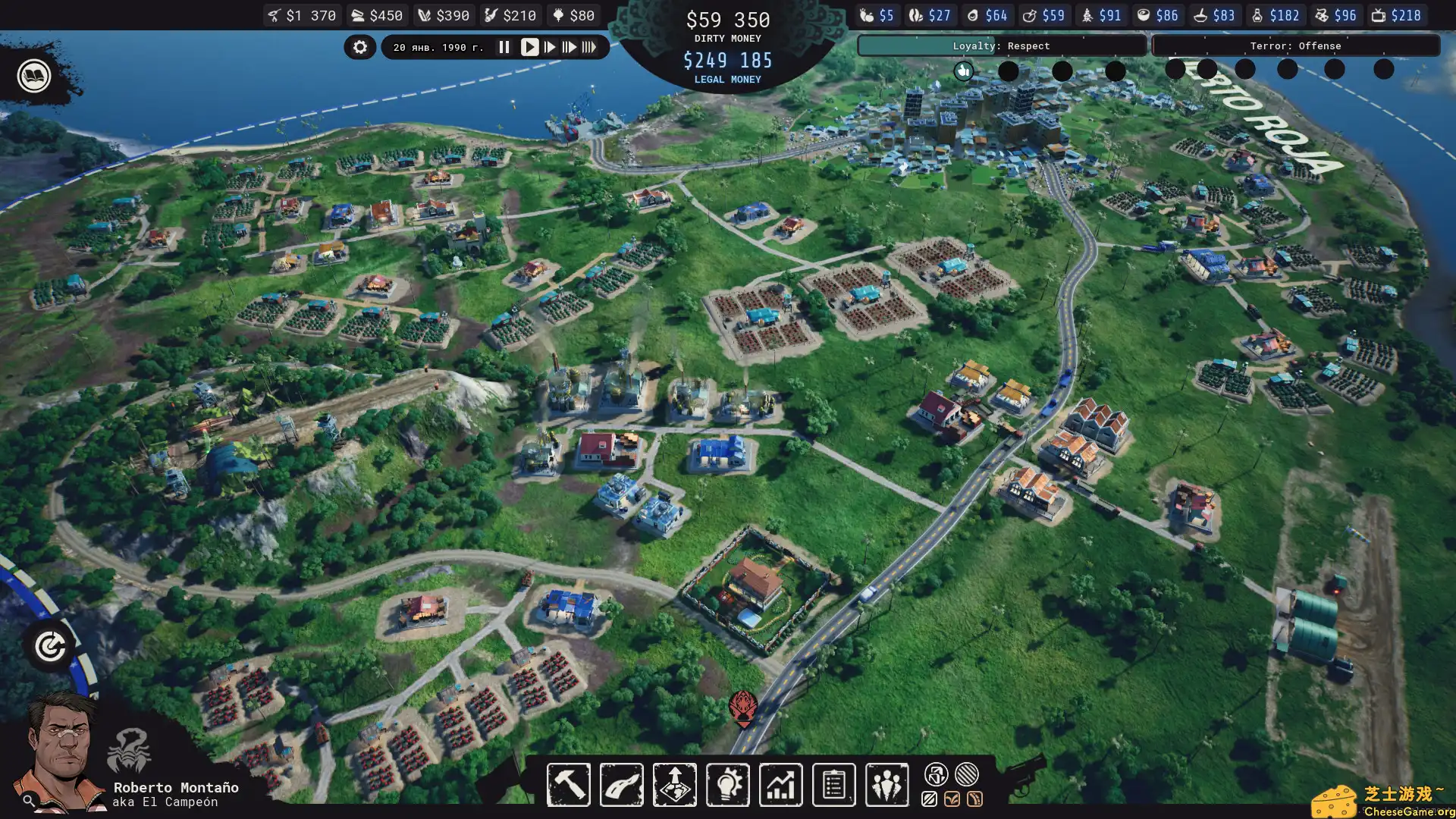The image size is (1456, 819).
Task: Pause the game
Action: click(504, 46)
